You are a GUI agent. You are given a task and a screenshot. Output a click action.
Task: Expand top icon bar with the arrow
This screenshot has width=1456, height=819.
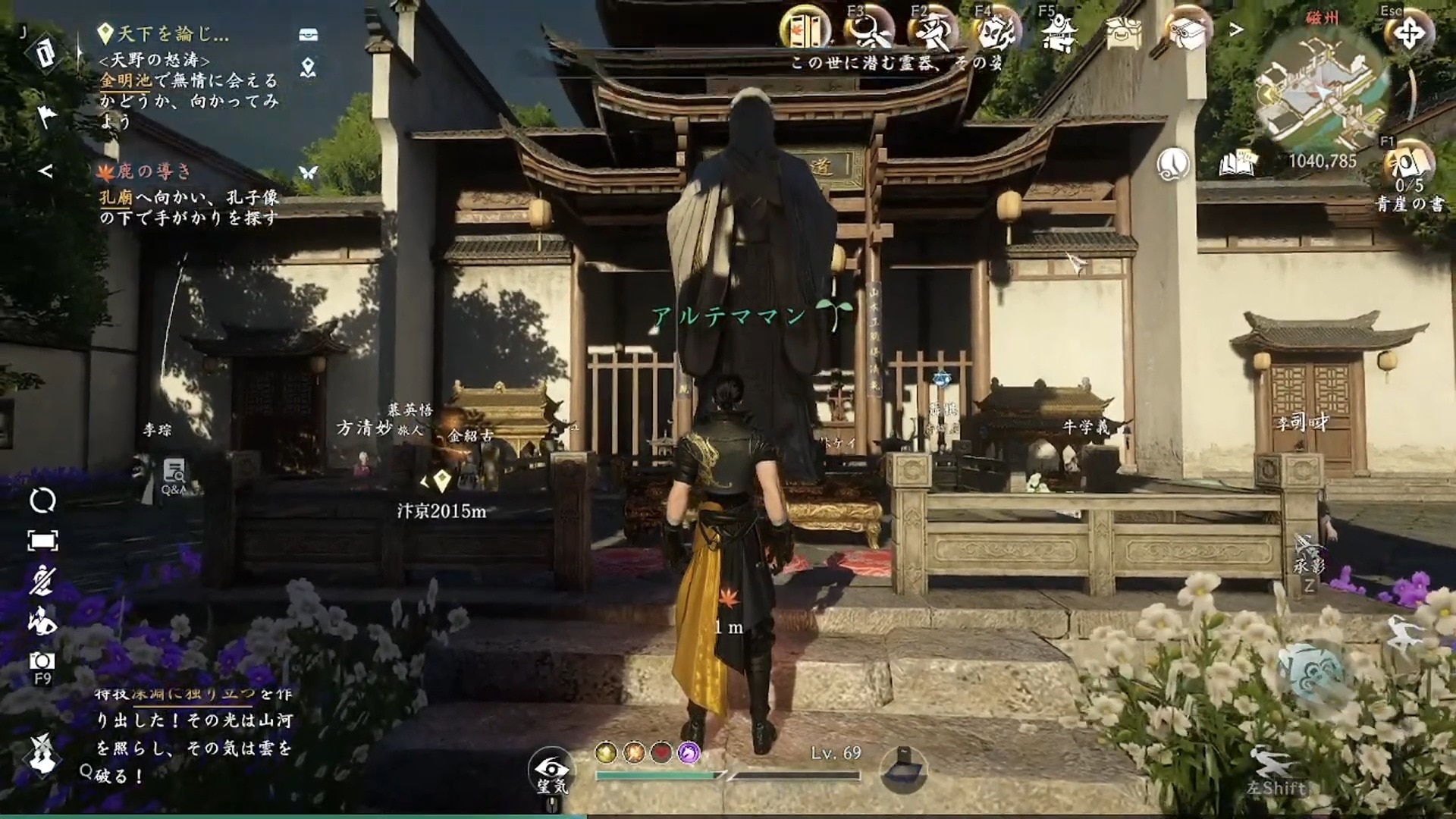(x=1236, y=30)
